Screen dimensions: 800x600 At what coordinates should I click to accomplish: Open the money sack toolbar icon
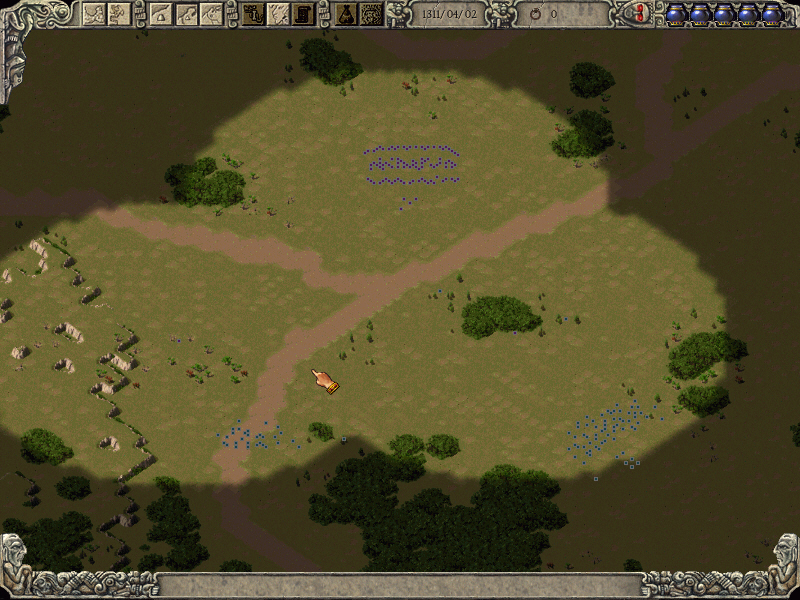click(x=346, y=13)
